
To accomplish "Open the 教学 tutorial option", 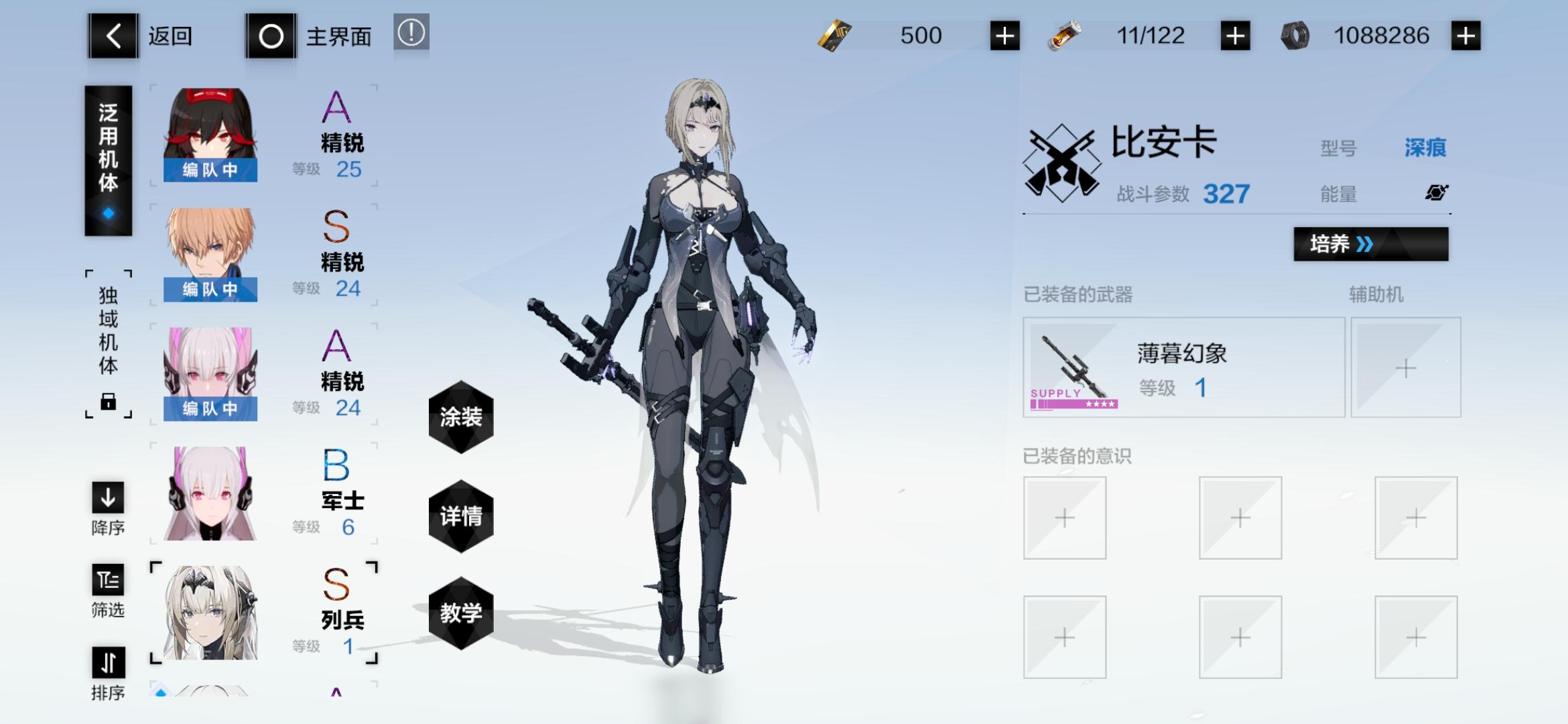I will click(x=461, y=611).
